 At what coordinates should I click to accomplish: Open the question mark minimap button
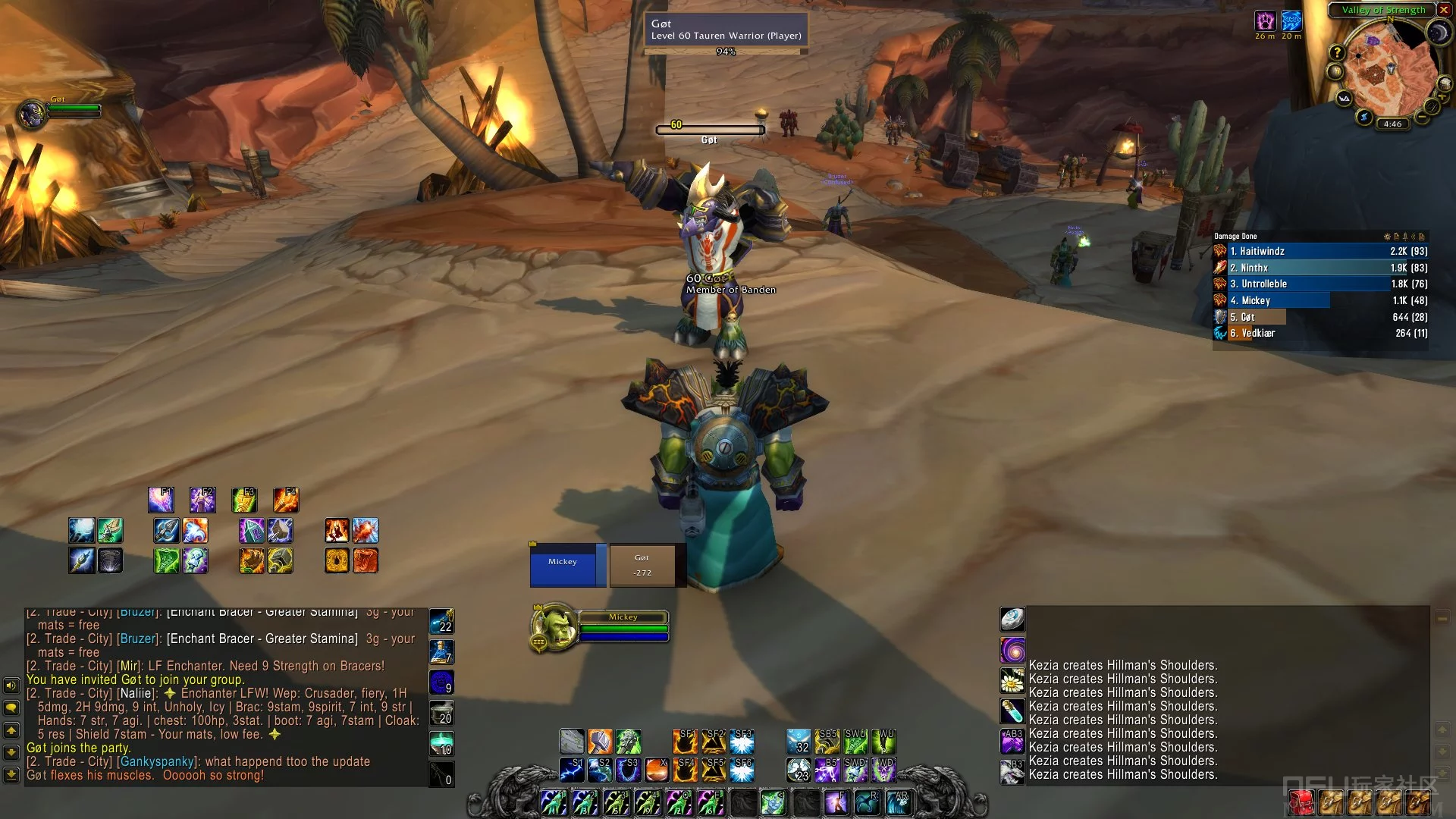pos(1337,52)
